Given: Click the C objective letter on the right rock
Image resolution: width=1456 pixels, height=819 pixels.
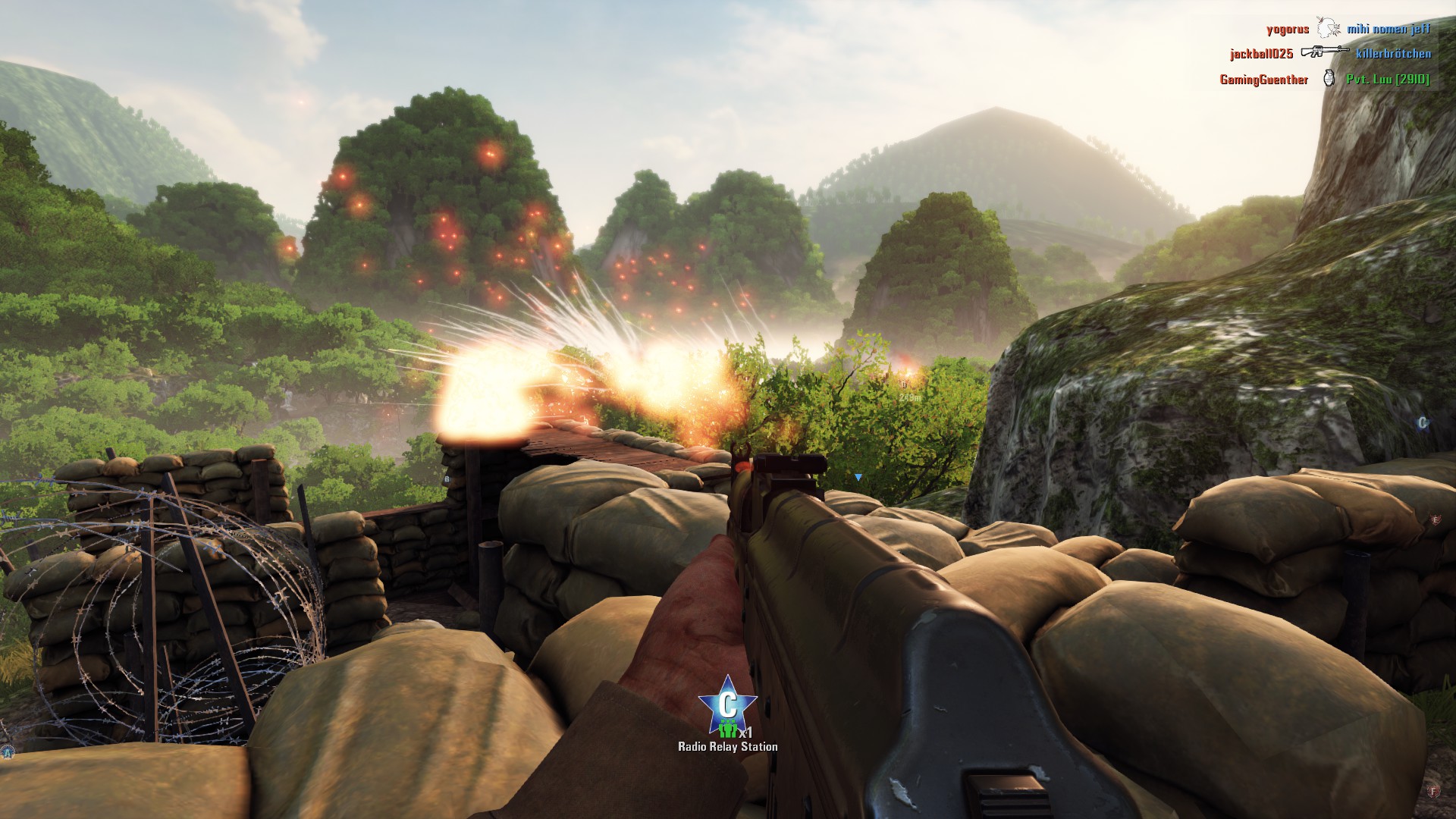Looking at the screenshot, I should tap(1423, 422).
